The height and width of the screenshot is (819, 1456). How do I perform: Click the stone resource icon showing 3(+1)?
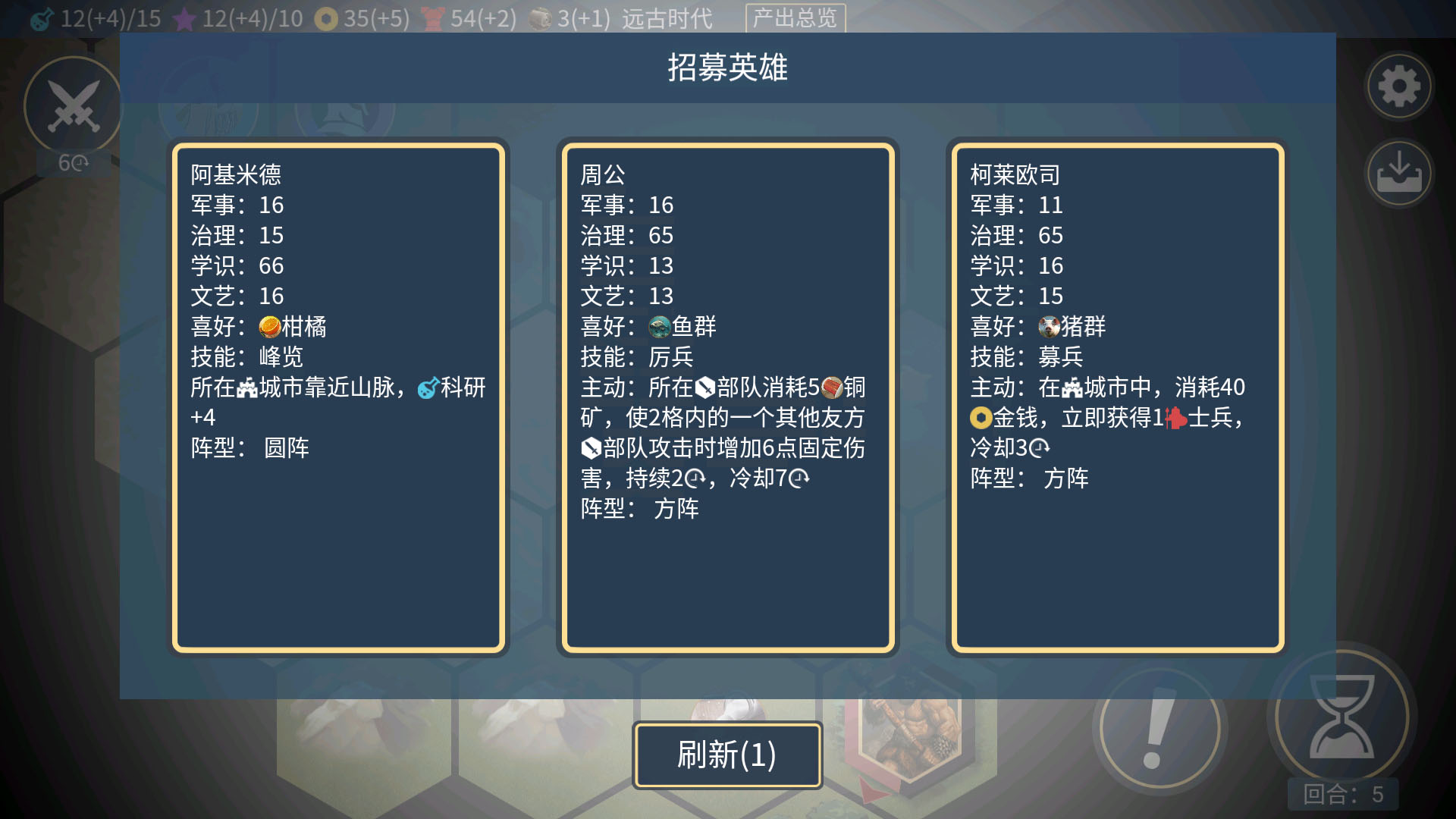541,17
